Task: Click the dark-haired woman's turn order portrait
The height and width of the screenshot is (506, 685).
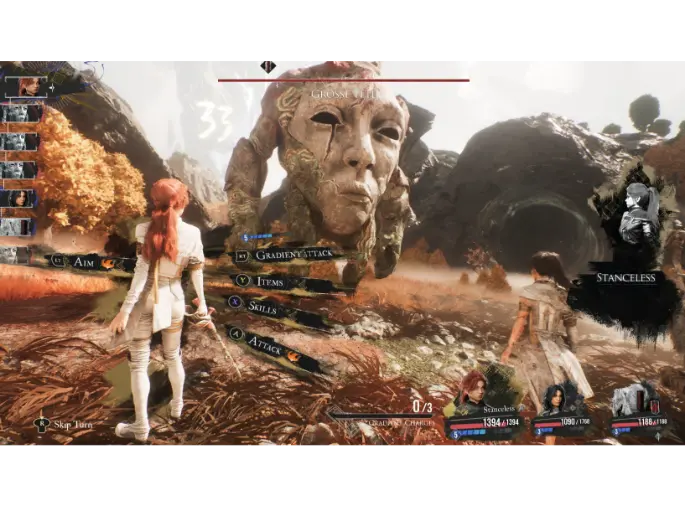Action: (x=20, y=198)
